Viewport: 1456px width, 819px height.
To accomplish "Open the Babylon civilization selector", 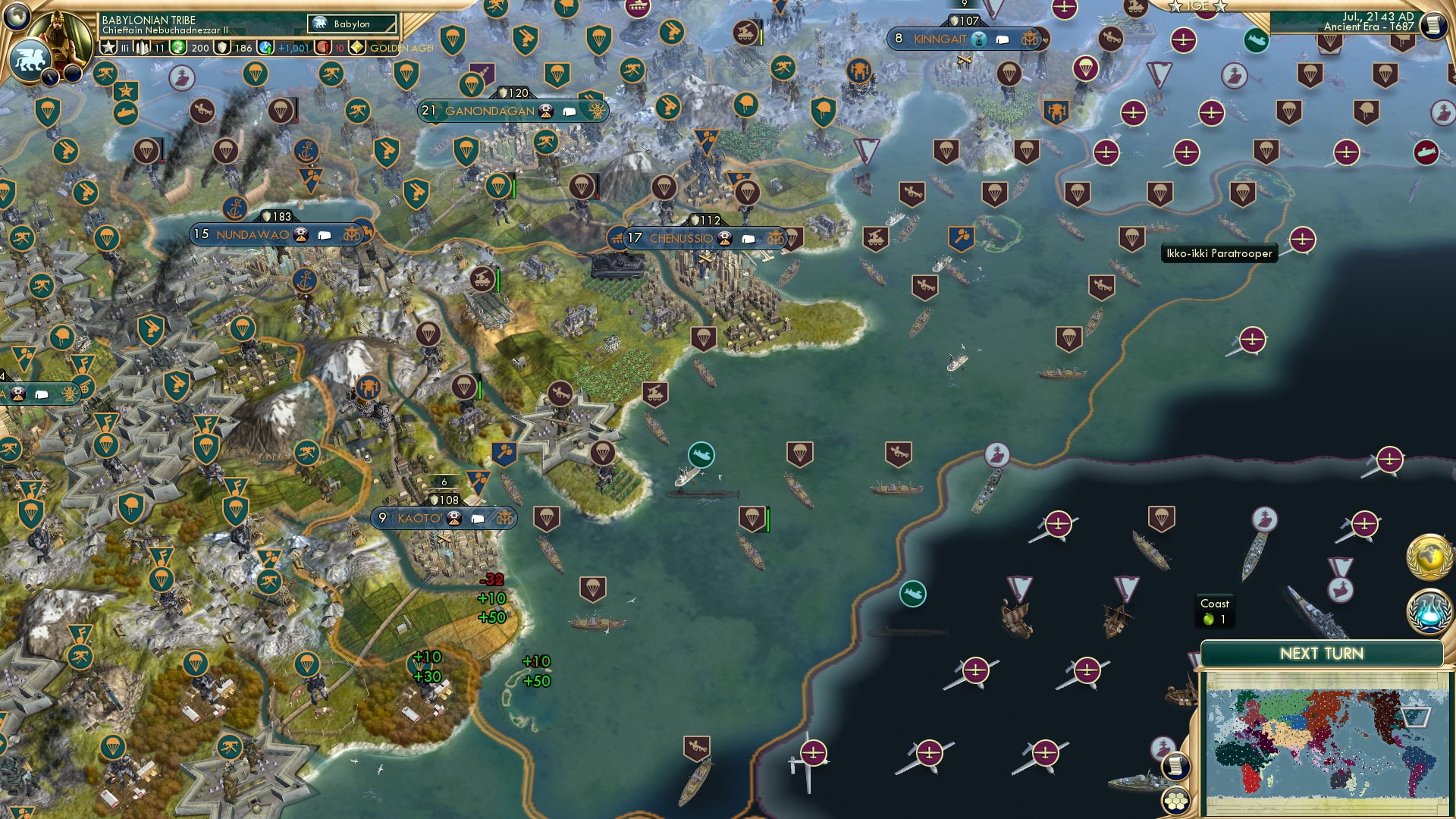I will tap(349, 24).
